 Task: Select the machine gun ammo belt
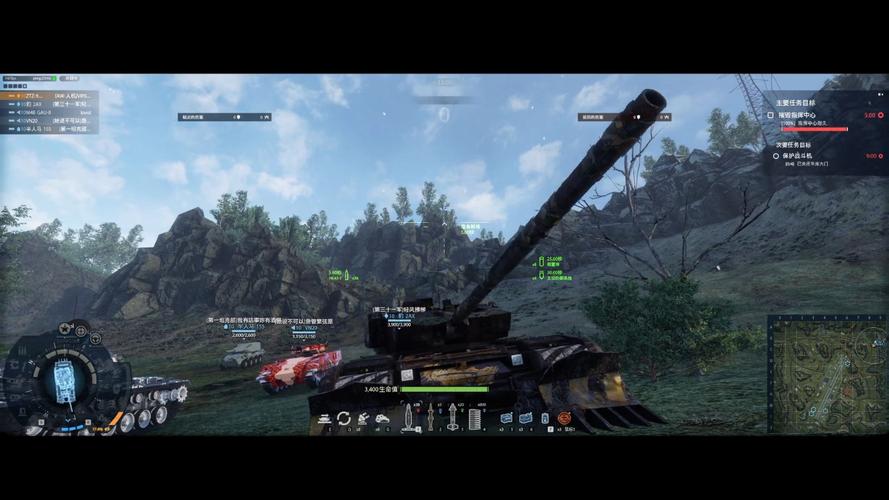473,418
